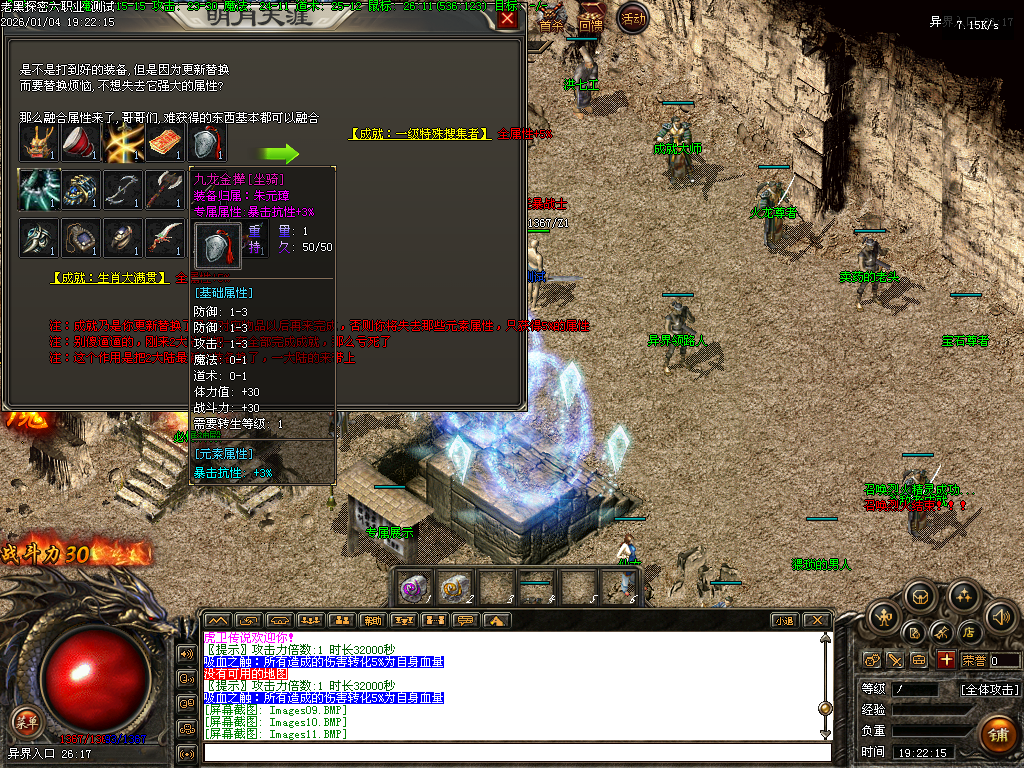1024x768 pixels.
Task: Click the 小退 logout button
Action: pyautogui.click(x=783, y=620)
